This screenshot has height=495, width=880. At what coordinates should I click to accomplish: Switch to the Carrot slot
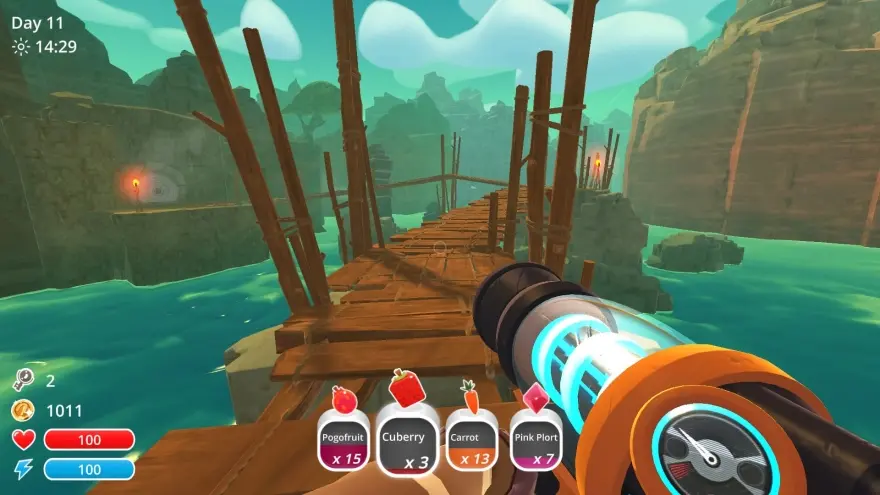[x=470, y=442]
